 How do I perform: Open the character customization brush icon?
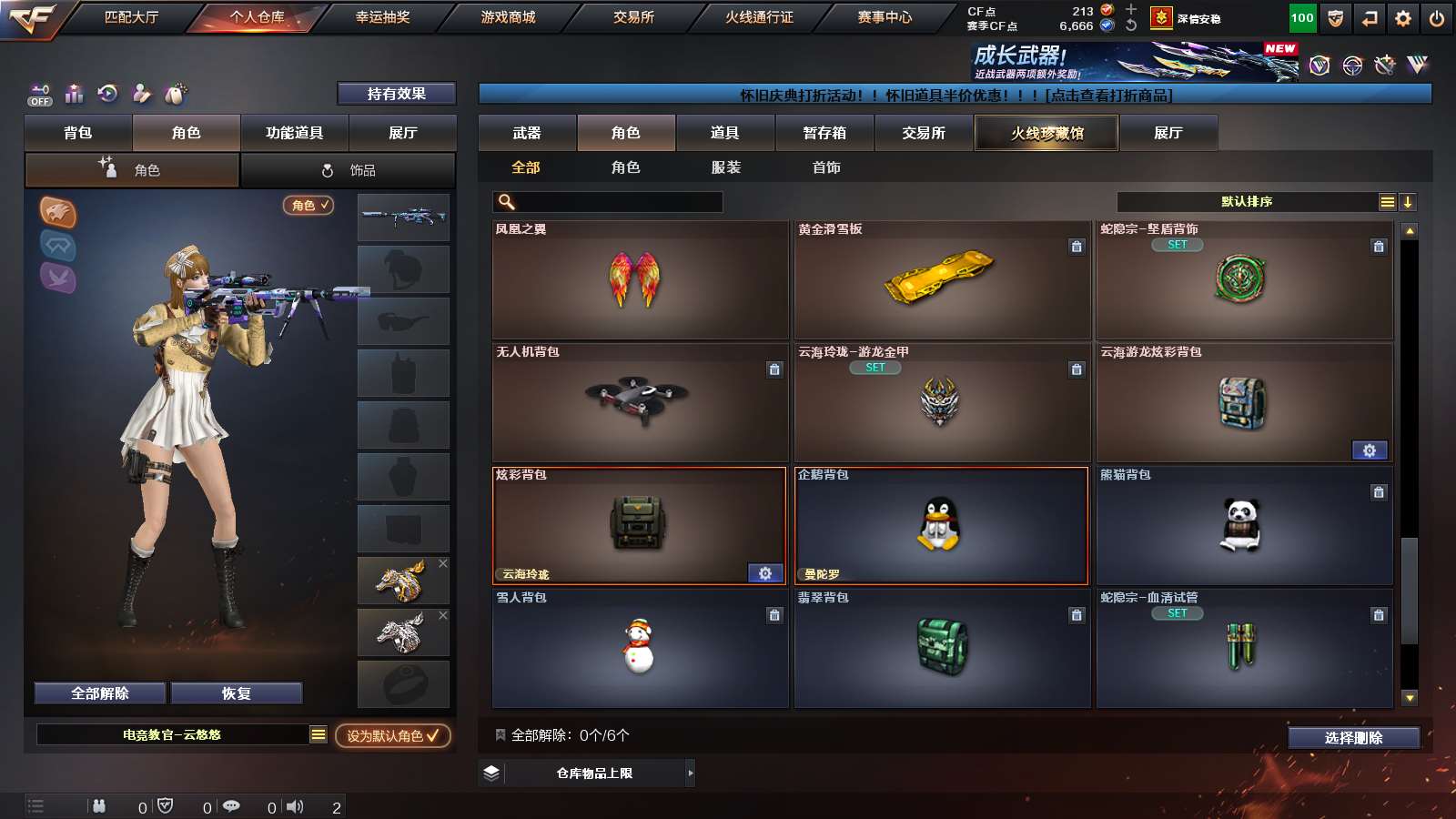point(142,95)
